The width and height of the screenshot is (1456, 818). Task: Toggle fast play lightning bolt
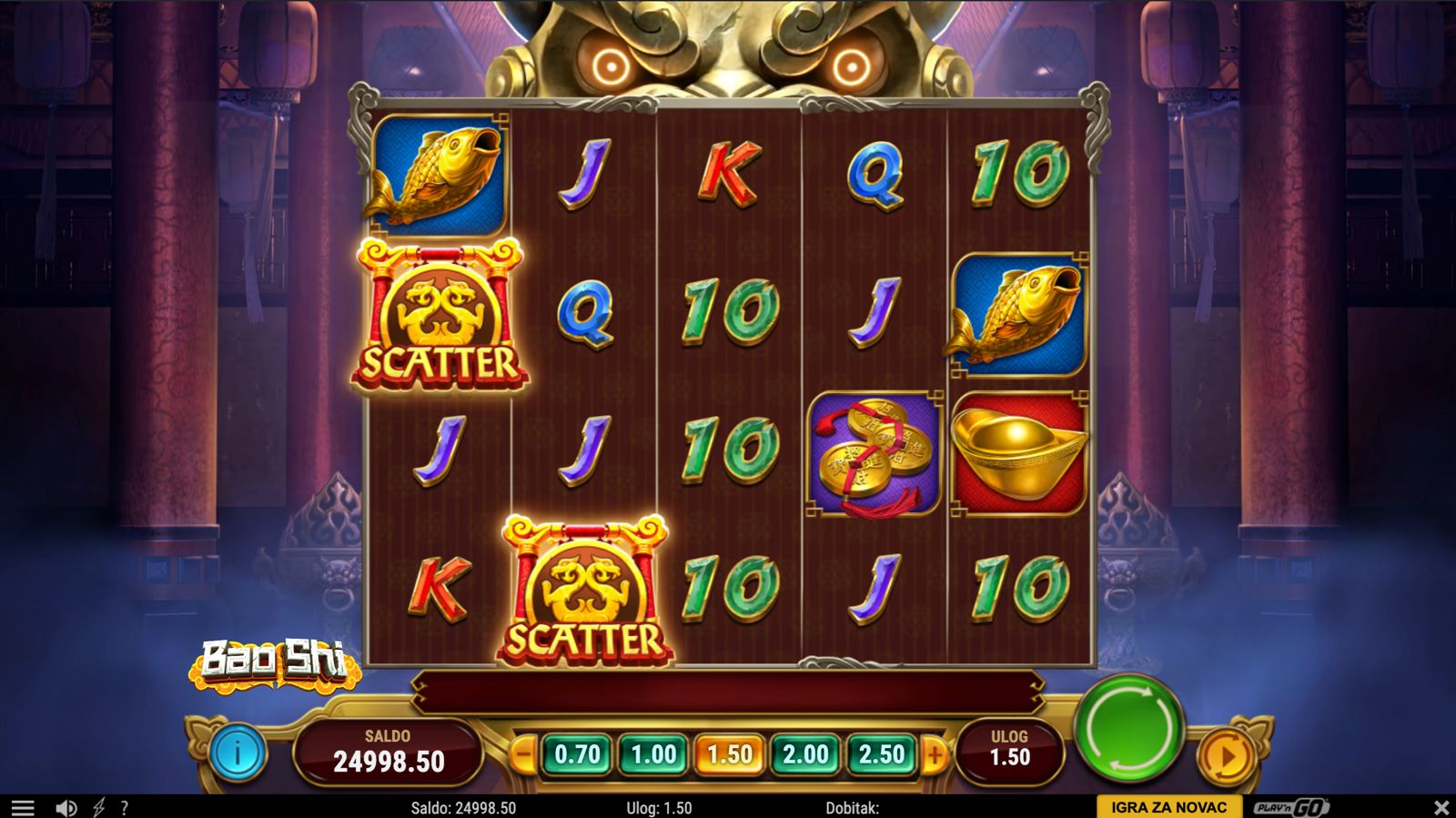tap(98, 807)
